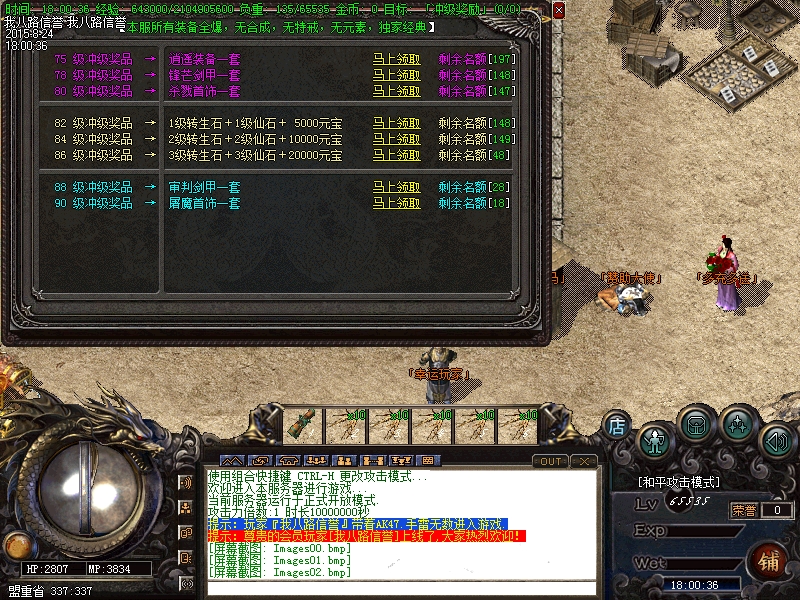The image size is (800, 600).
Task: Toggle the speaker sound icon
Action: click(777, 440)
